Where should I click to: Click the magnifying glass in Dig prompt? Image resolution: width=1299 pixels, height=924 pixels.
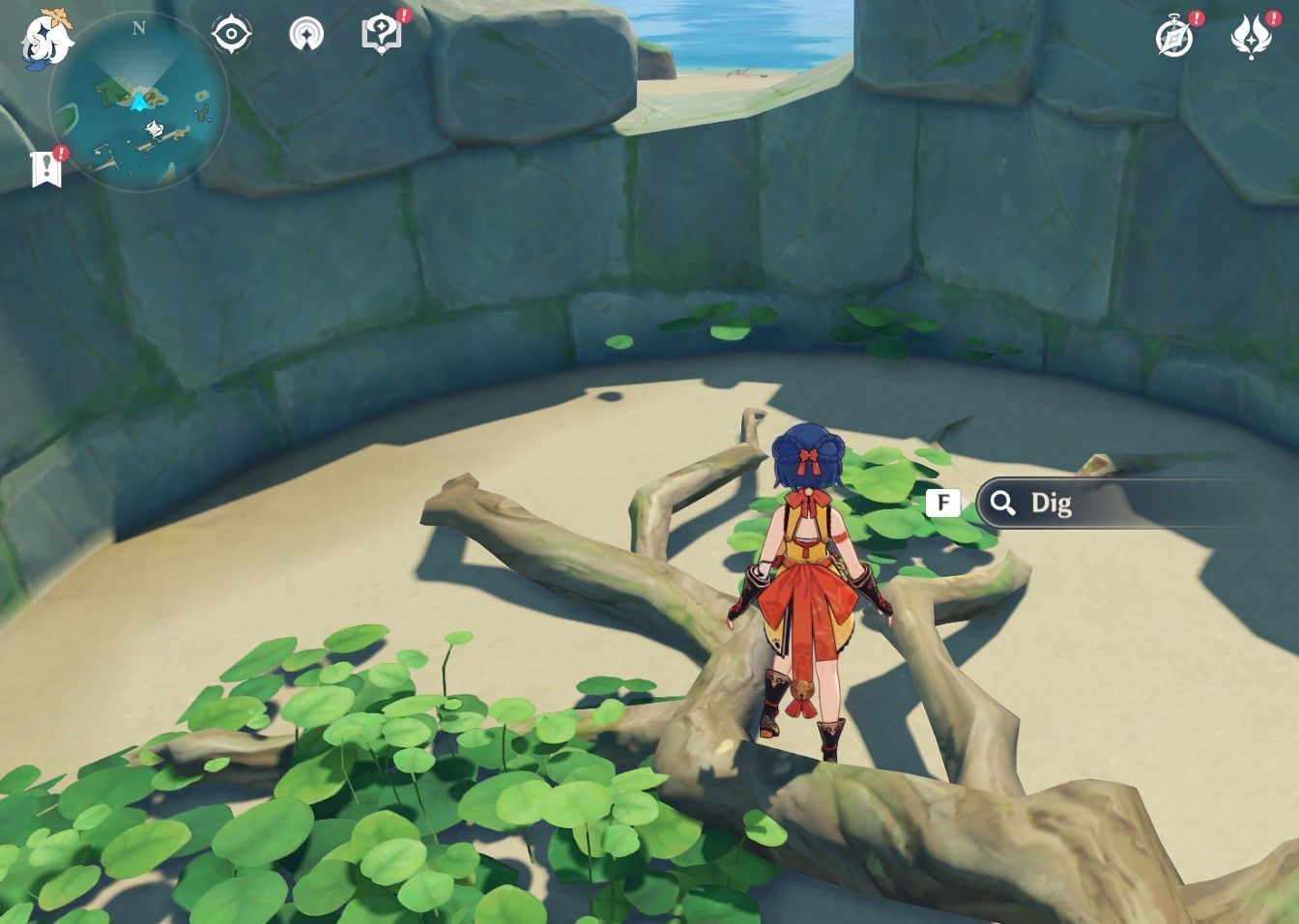click(x=1001, y=503)
